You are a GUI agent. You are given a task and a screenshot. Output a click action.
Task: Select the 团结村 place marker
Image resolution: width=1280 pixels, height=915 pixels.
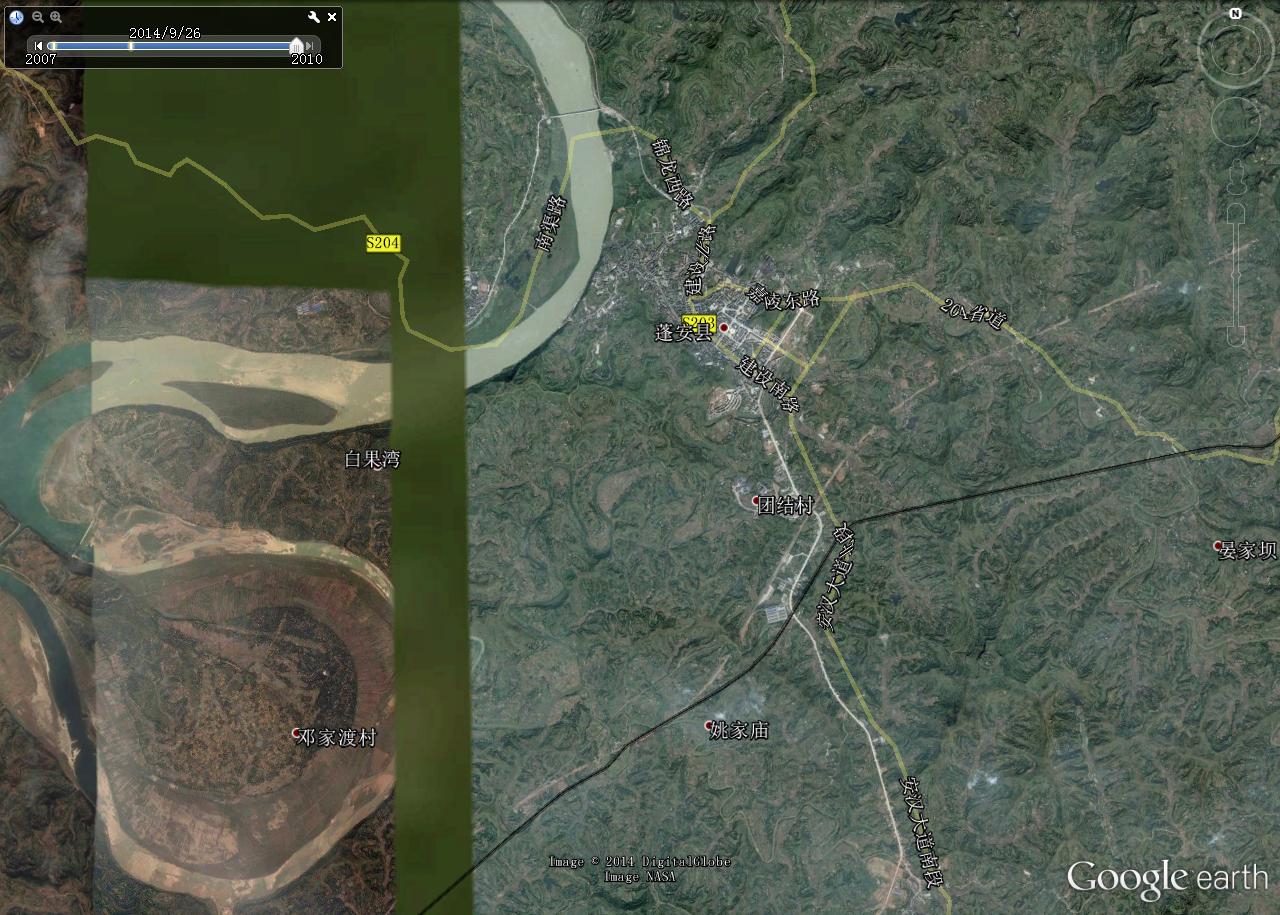(757, 500)
